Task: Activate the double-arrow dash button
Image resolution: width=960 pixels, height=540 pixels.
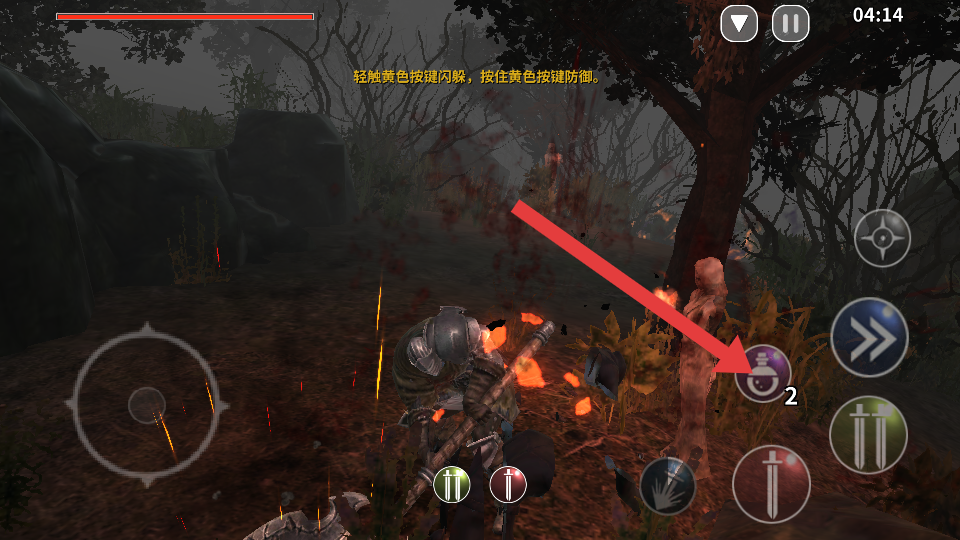Action: [x=869, y=338]
